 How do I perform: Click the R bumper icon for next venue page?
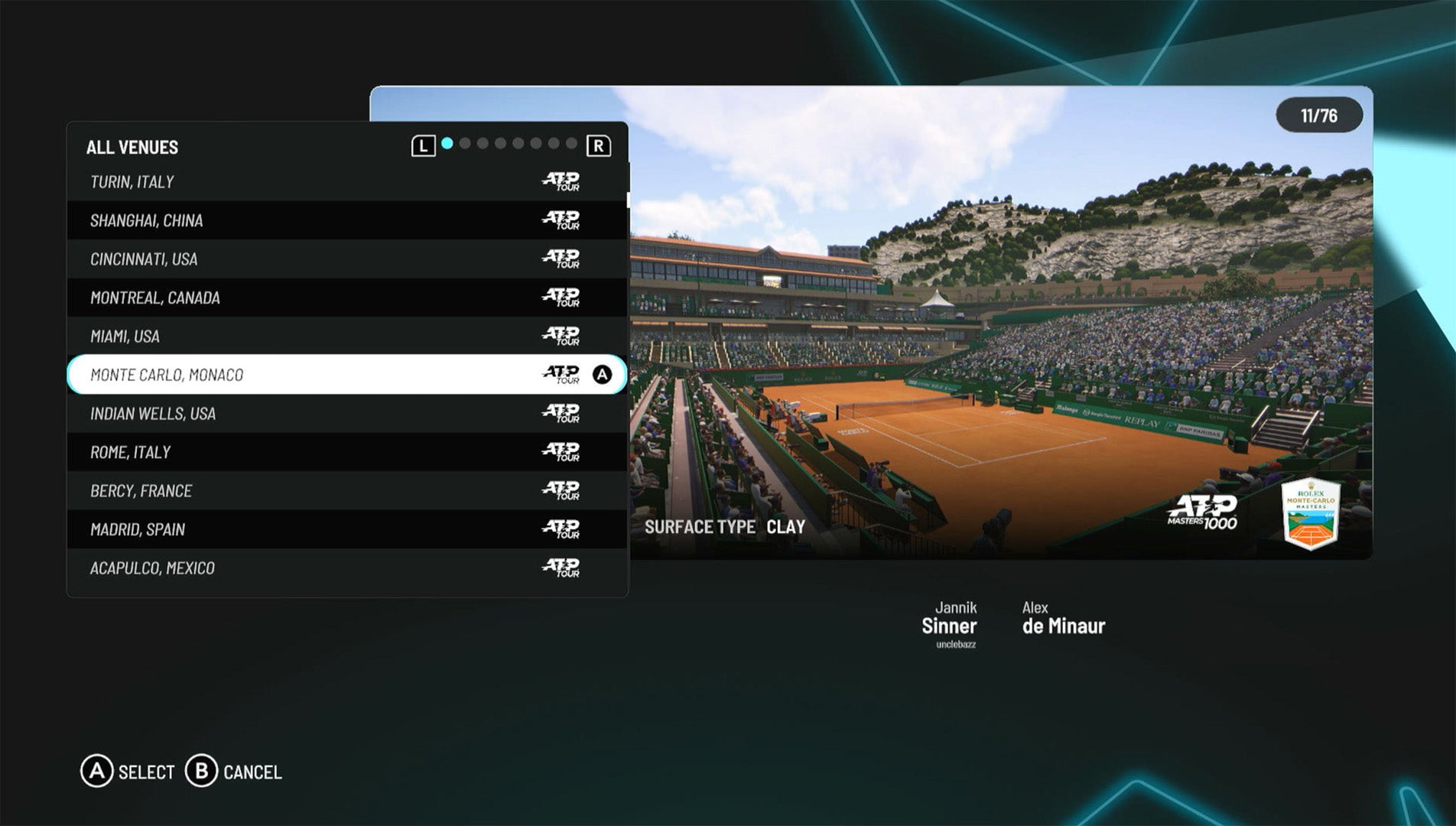[x=599, y=144]
